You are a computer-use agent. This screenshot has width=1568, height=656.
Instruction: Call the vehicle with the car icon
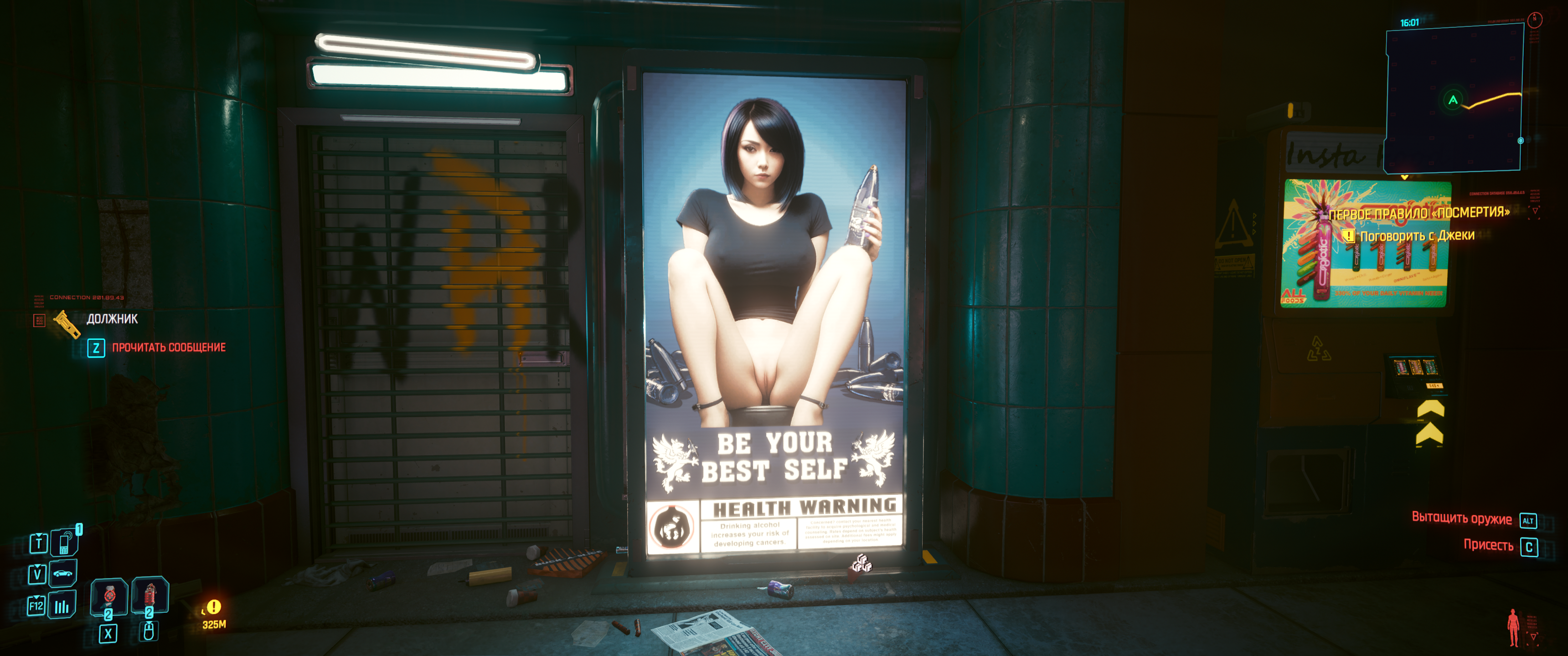[63, 573]
